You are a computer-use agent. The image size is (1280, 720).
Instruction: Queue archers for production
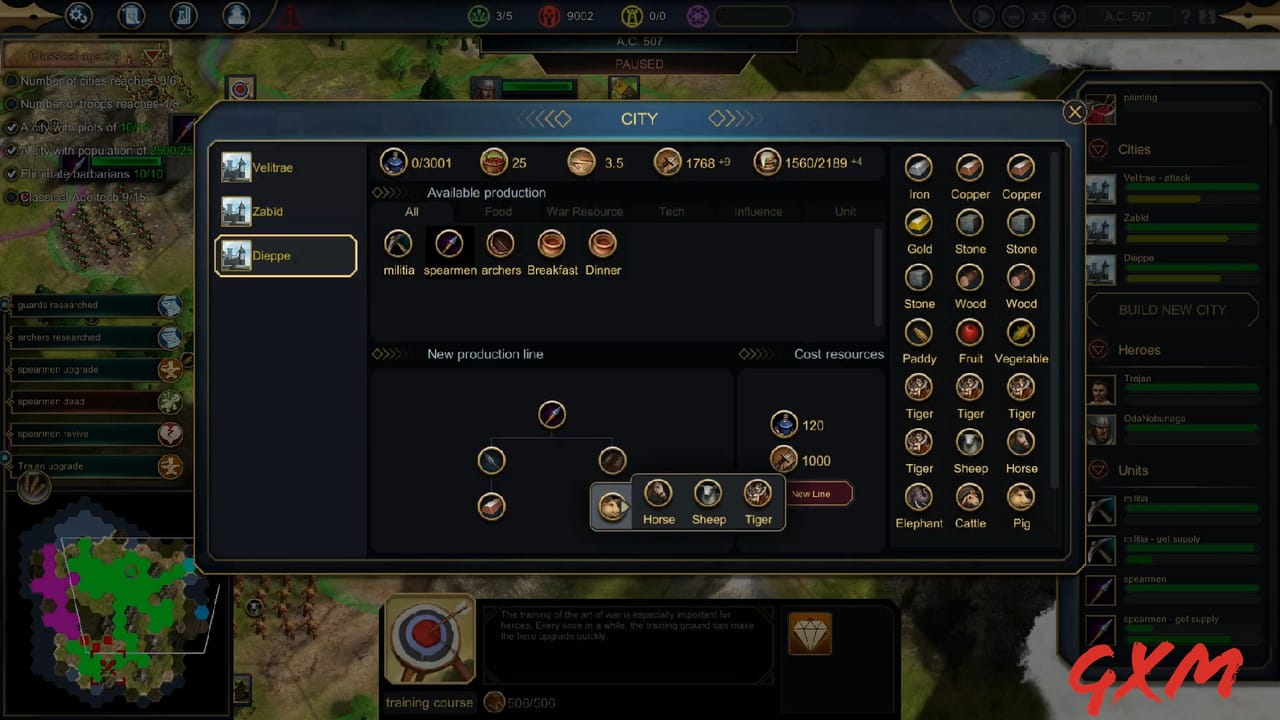[500, 243]
